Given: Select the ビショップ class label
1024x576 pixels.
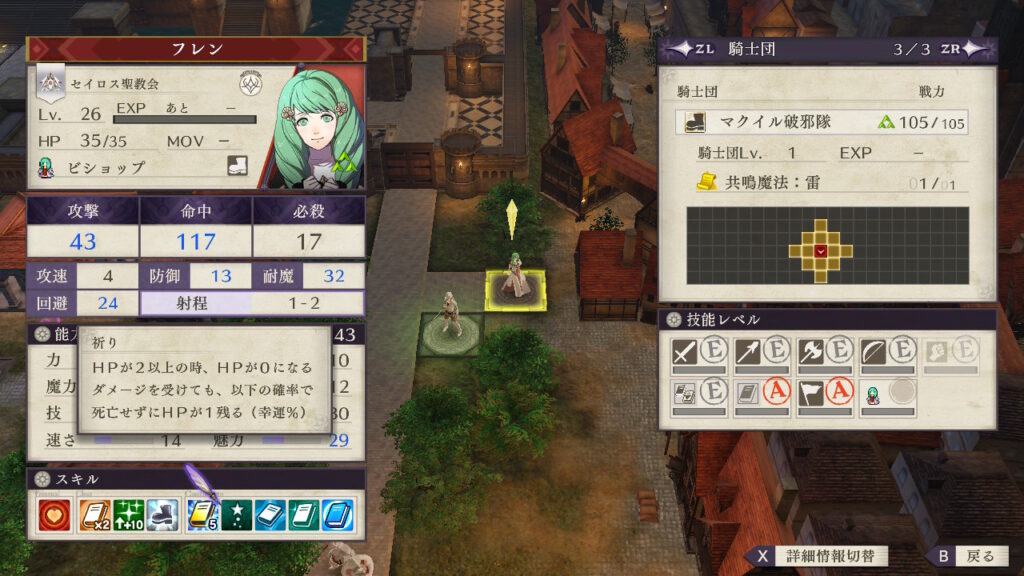Looking at the screenshot, I should (105, 168).
